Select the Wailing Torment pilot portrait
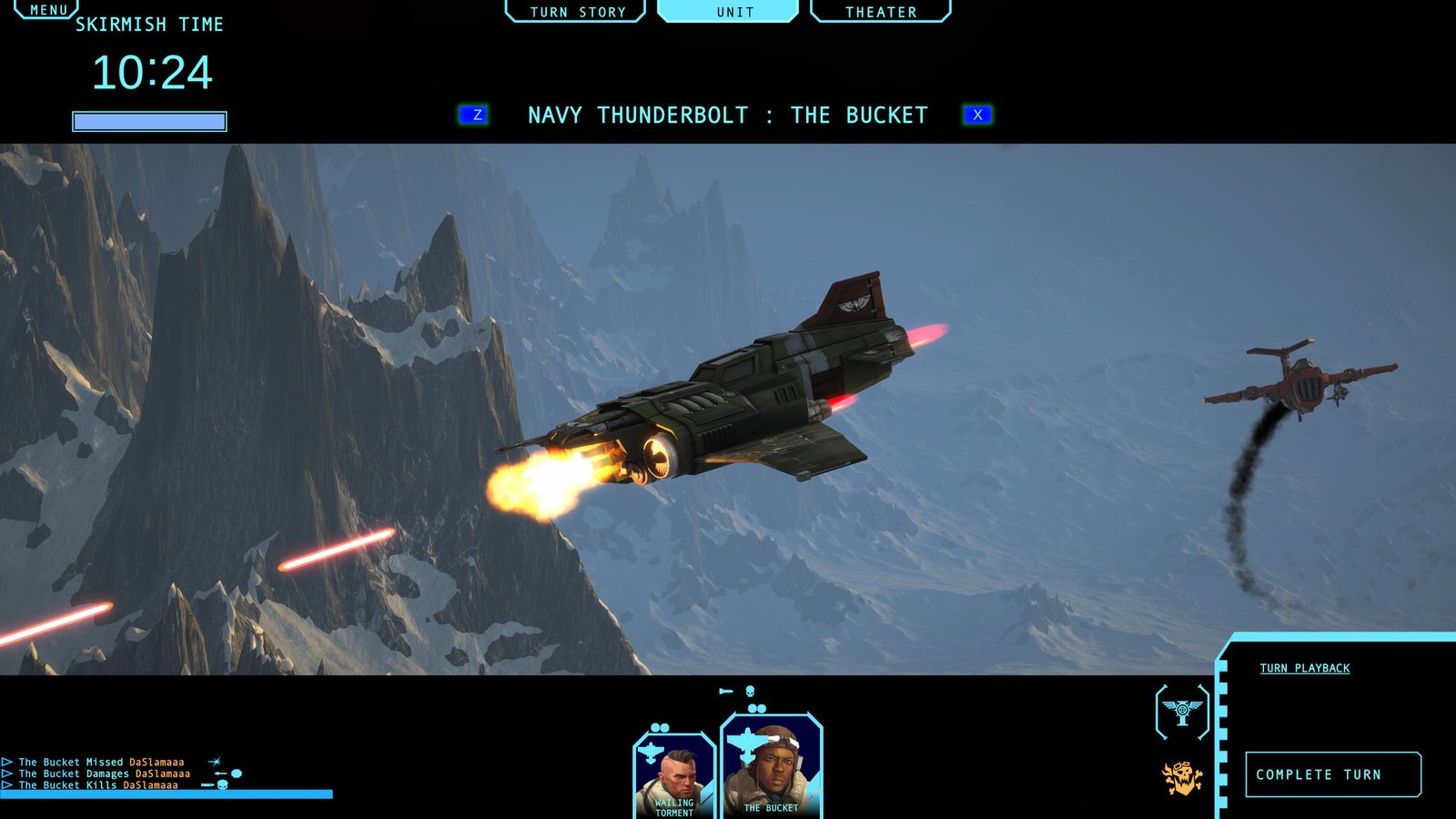 [x=674, y=776]
